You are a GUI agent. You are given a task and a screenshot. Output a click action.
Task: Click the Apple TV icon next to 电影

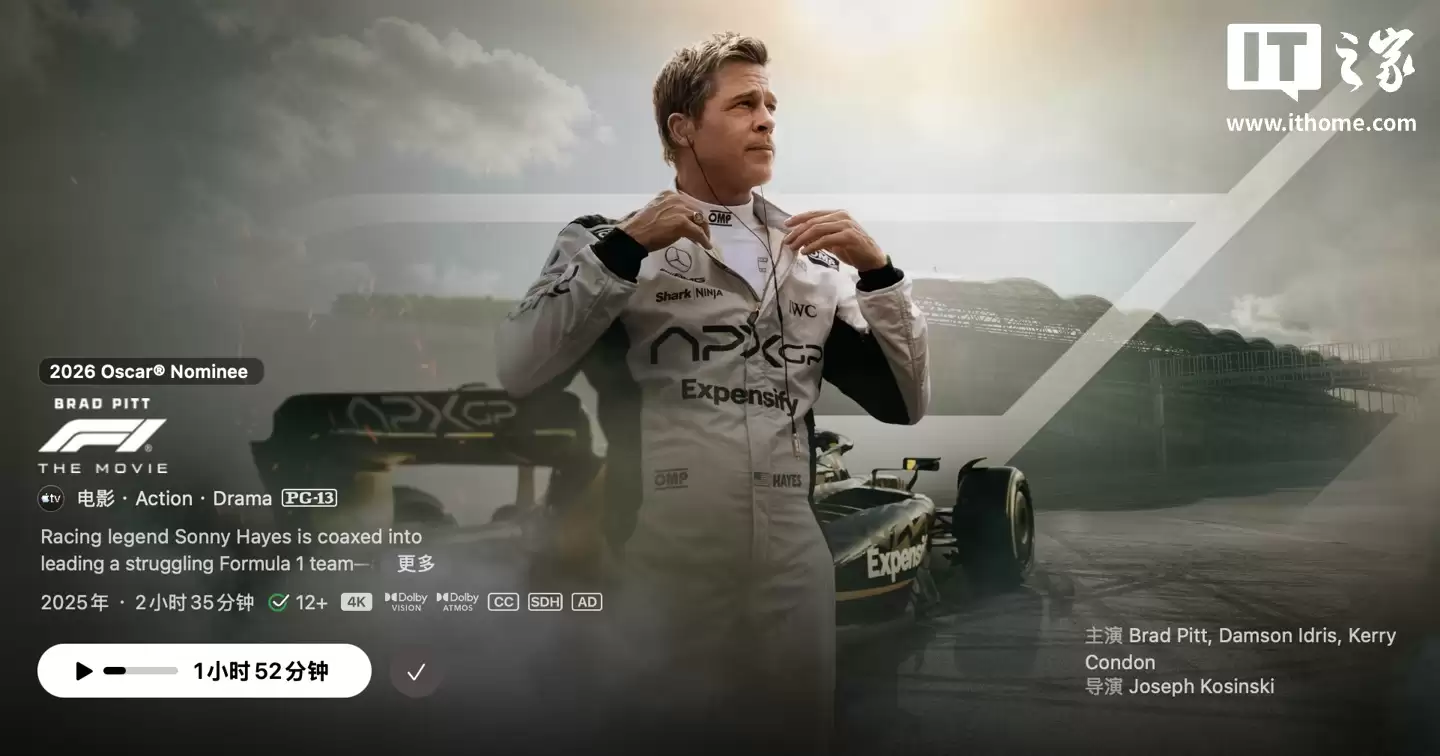click(49, 498)
